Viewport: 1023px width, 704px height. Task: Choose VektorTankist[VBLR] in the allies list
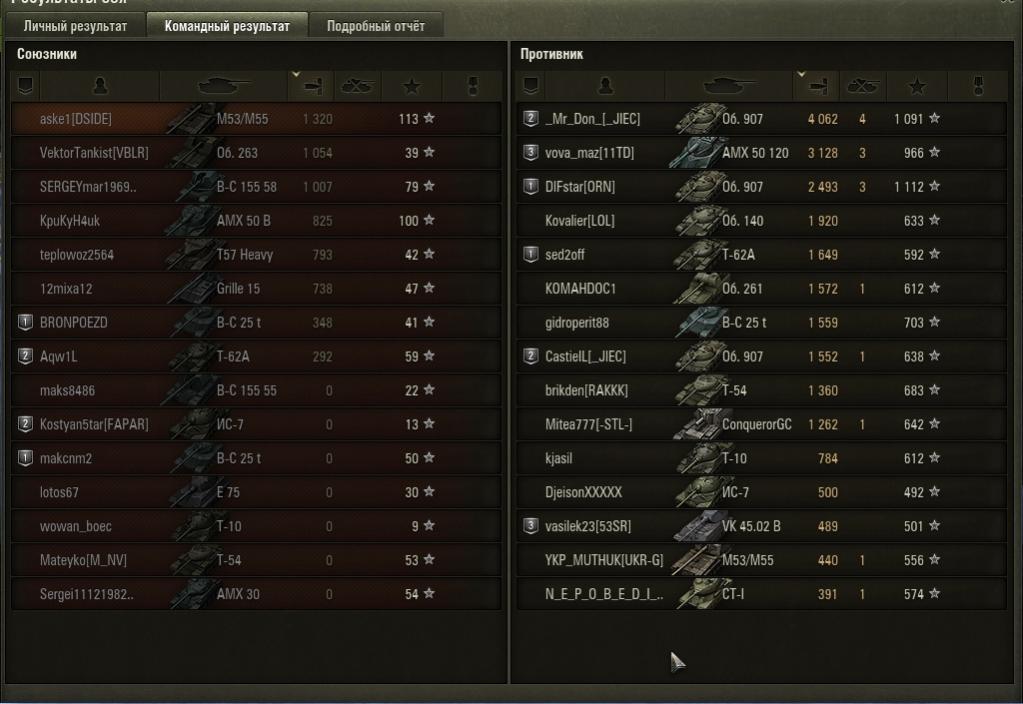255,153
